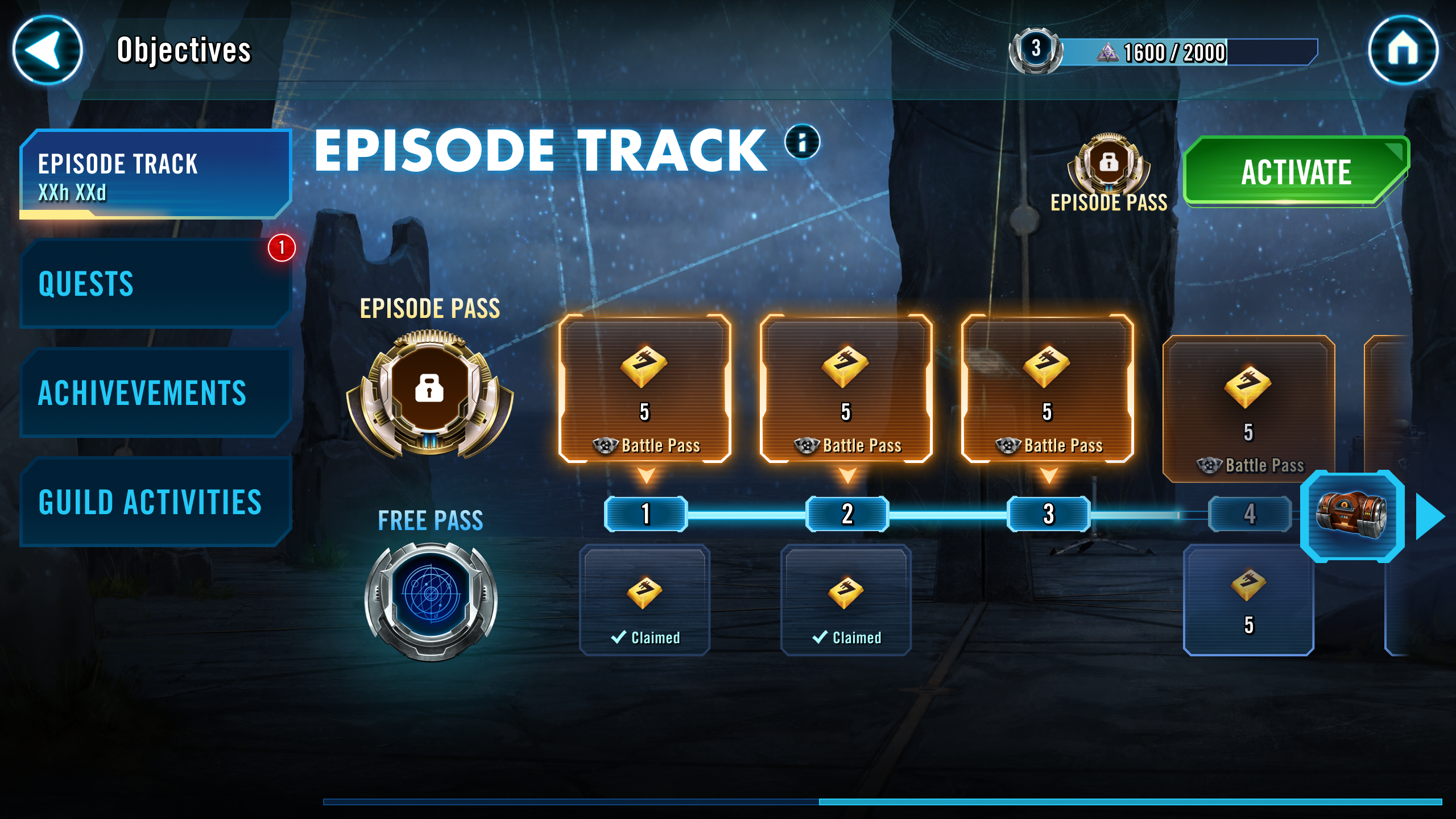The width and height of the screenshot is (1456, 819).
Task: Show Episode Track info
Action: point(802,142)
